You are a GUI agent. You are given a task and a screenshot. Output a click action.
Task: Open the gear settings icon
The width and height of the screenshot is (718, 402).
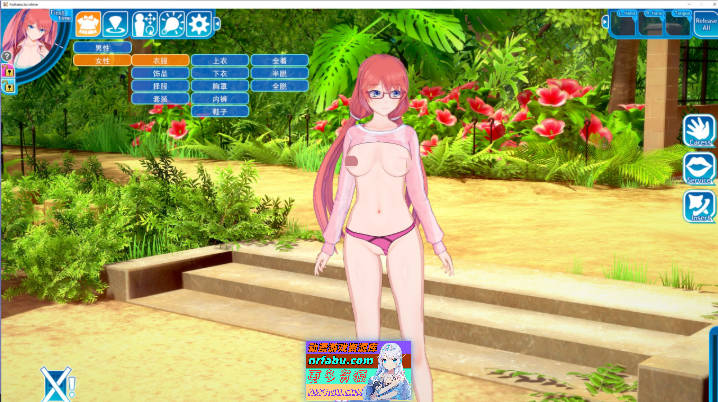(x=199, y=25)
